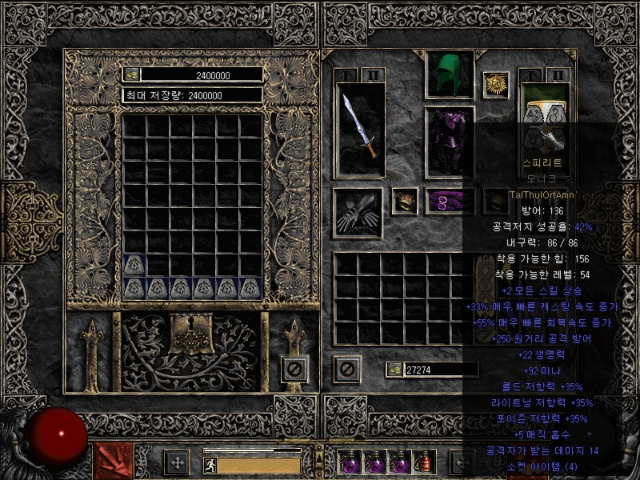The image size is (640, 480).
Task: Select the green helm slot
Action: 449,74
